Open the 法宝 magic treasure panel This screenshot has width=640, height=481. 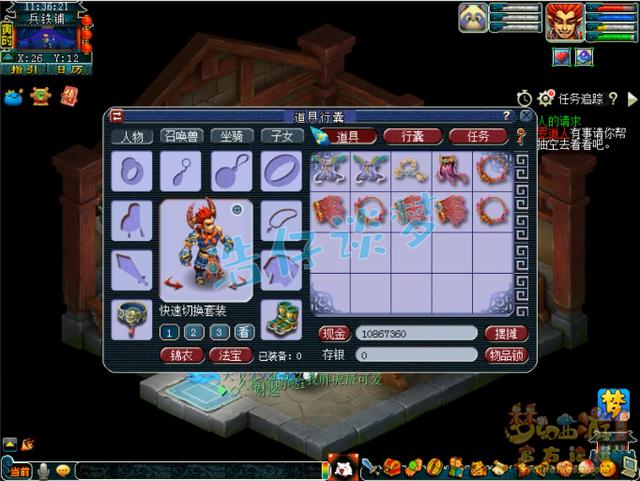231,355
